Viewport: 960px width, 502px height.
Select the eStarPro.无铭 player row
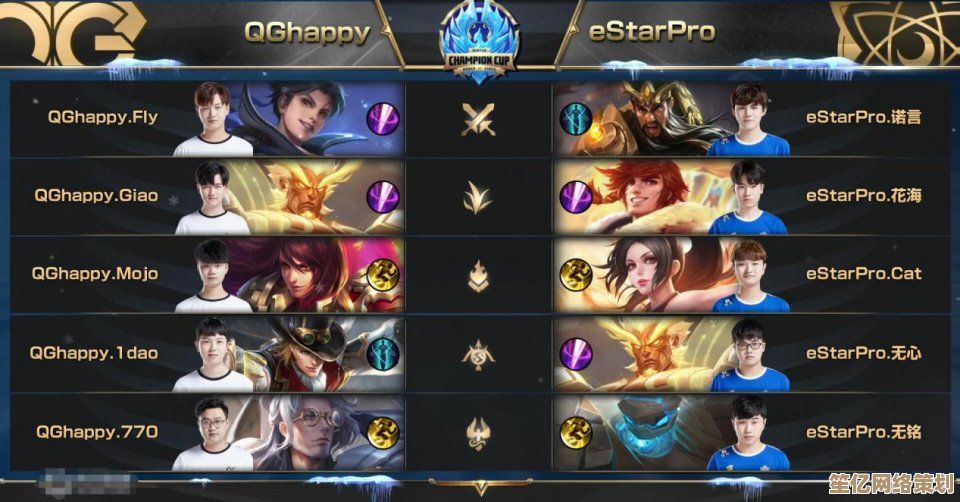863,431
